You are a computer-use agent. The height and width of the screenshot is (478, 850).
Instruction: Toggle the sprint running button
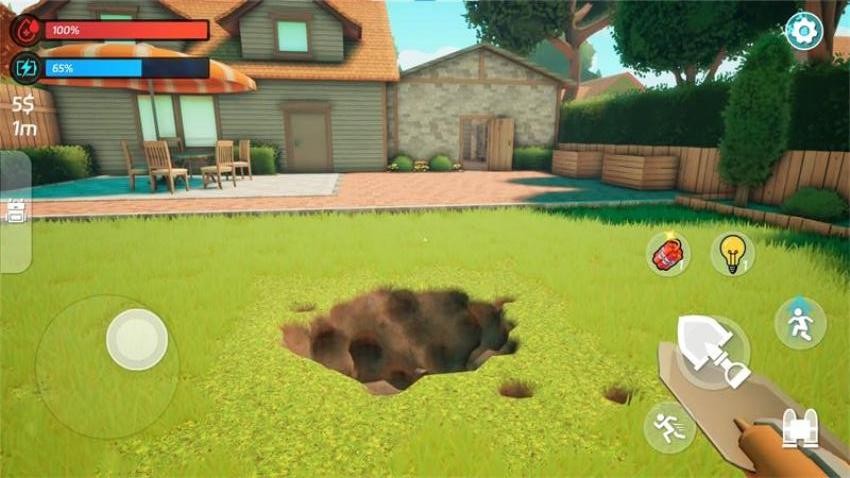pyautogui.click(x=669, y=427)
